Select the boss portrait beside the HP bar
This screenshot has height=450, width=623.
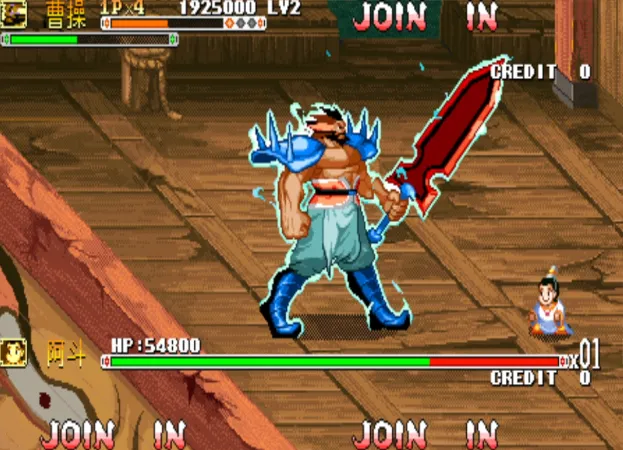coord(14,353)
